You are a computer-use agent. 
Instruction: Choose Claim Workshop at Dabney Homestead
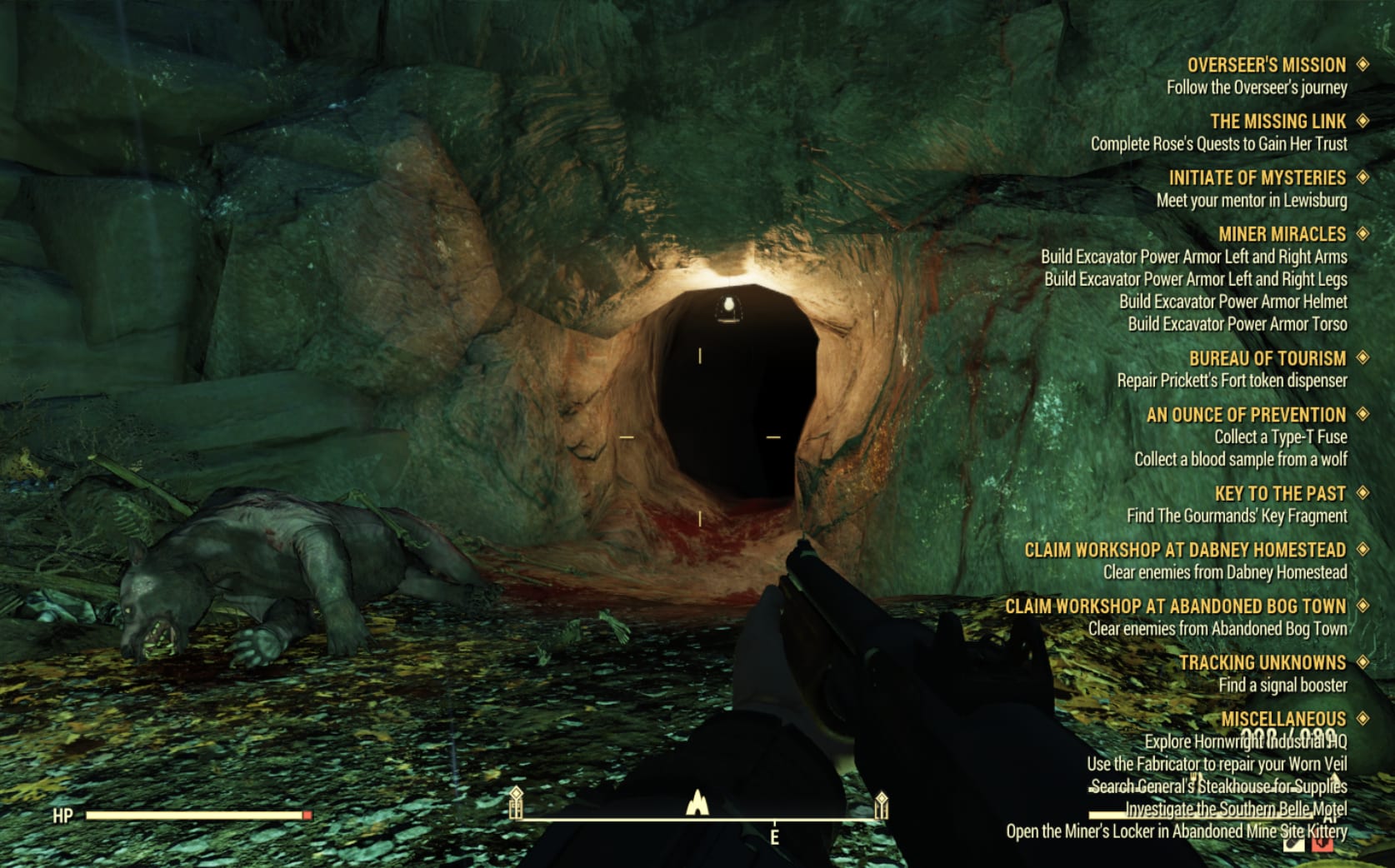pos(1184,550)
